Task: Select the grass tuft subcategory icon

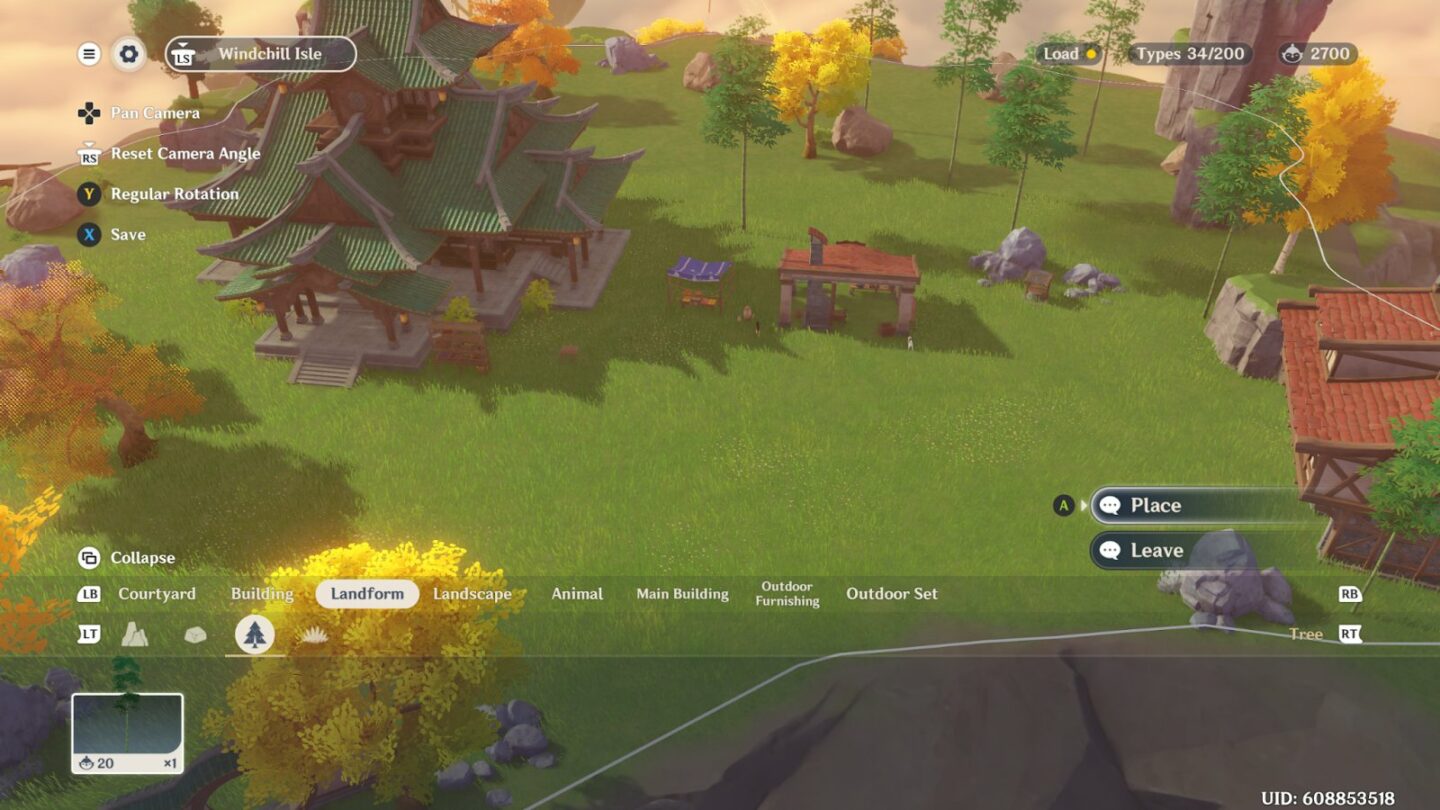Action: coord(315,635)
